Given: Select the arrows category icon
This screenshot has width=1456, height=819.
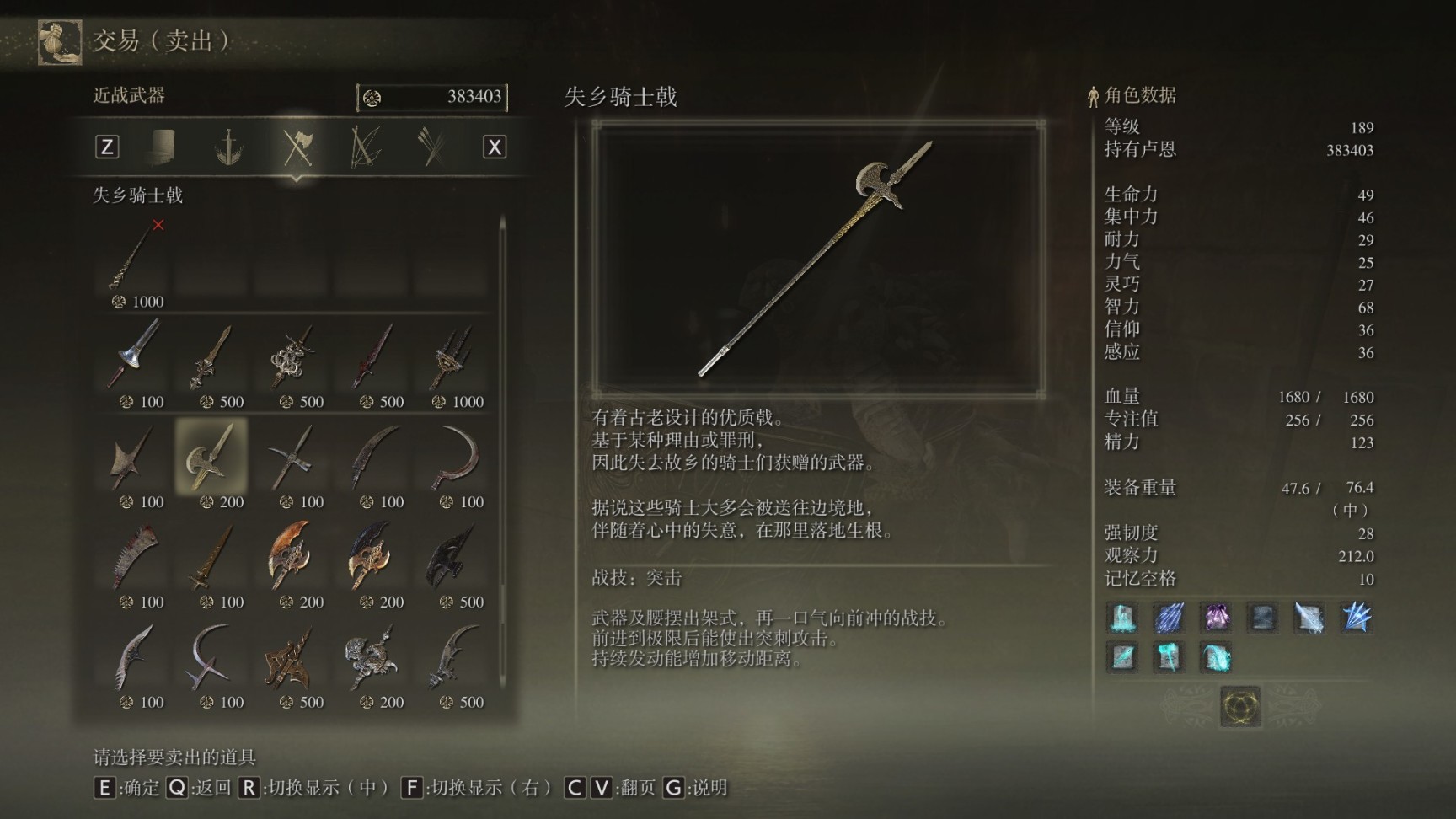Looking at the screenshot, I should 432,146.
